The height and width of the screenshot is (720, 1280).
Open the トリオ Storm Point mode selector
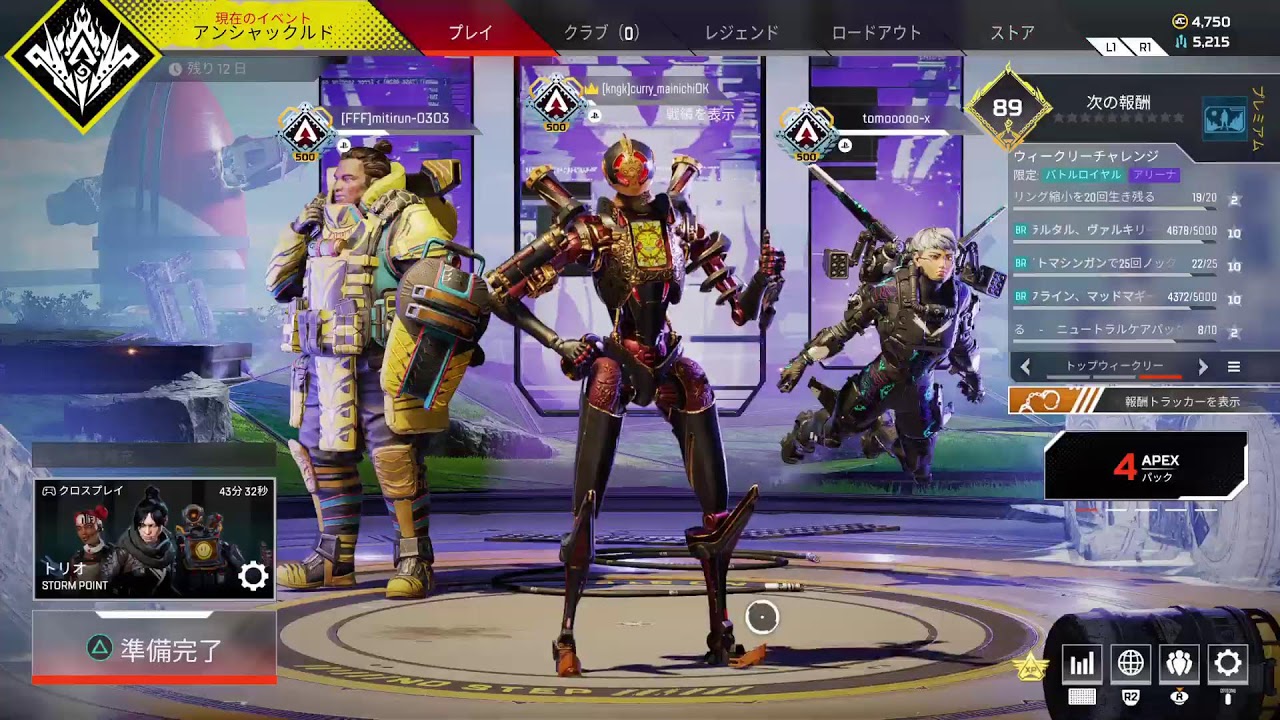[154, 539]
